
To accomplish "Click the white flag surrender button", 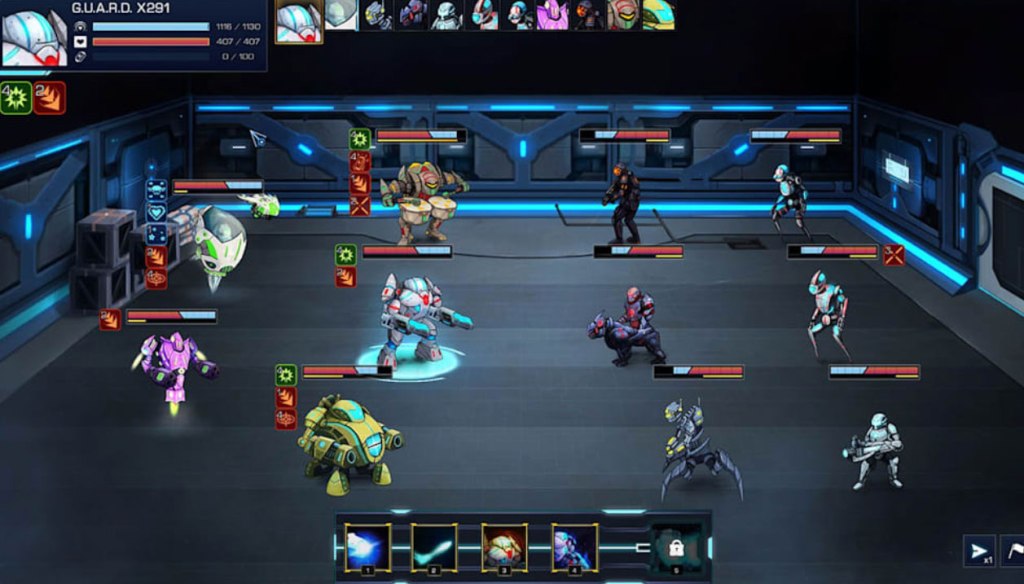I will [x=1013, y=551].
